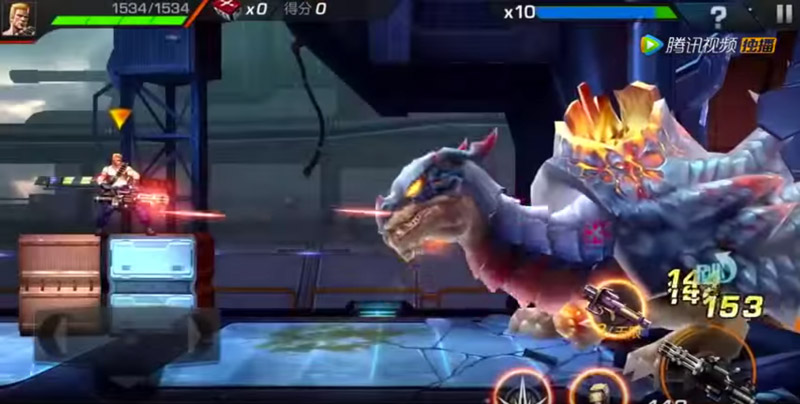
Task: Open the question mark help button
Action: [x=717, y=17]
